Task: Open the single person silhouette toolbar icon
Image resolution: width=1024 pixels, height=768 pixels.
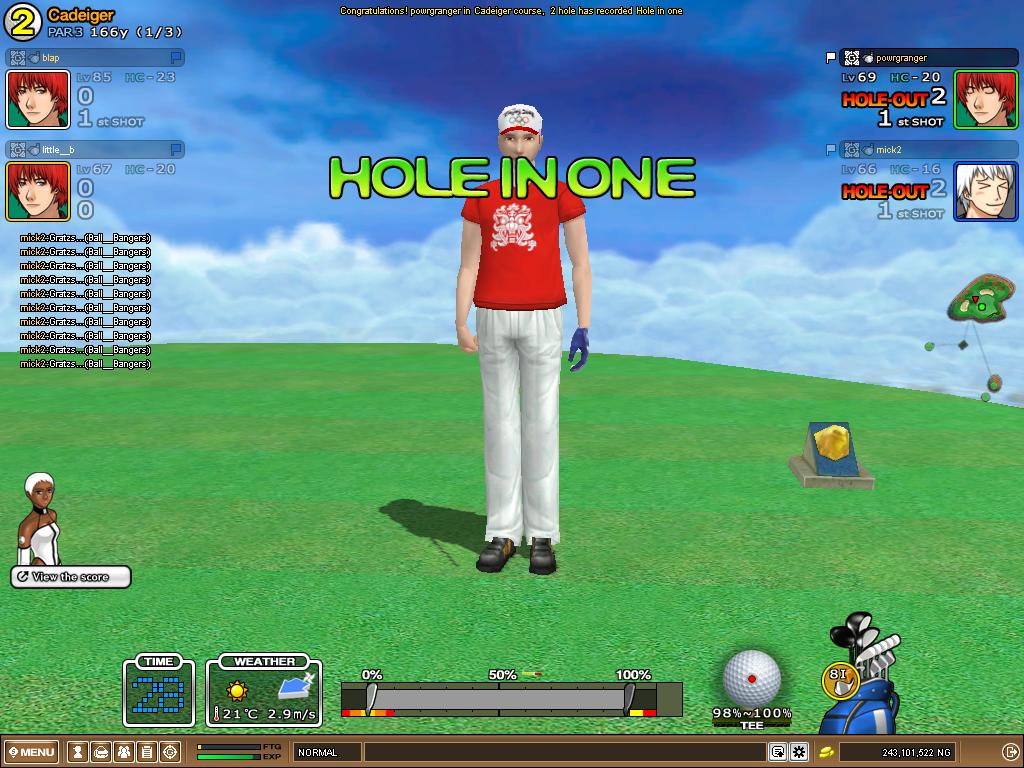Action: point(78,752)
